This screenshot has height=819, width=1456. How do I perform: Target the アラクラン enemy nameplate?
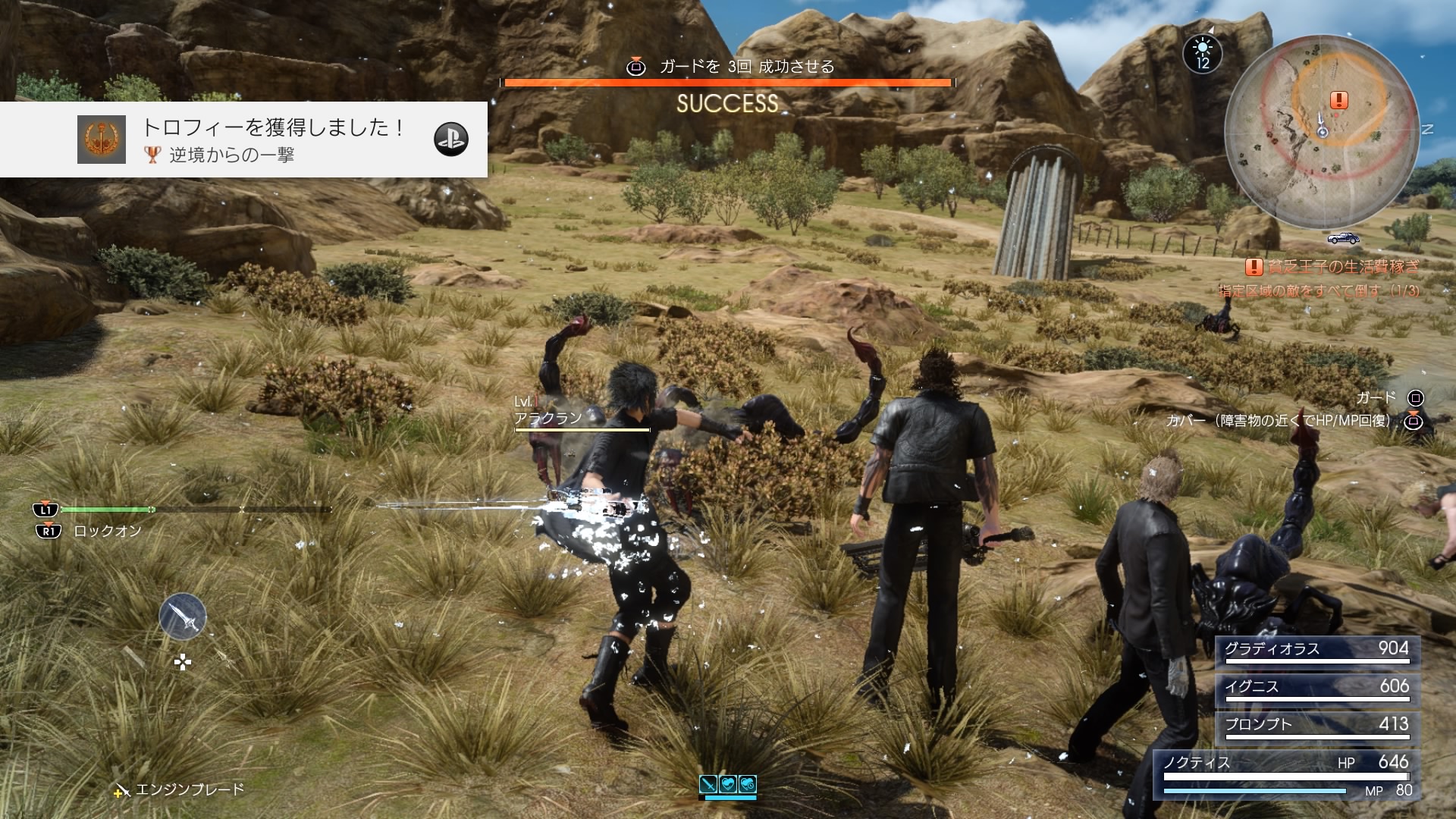click(548, 418)
